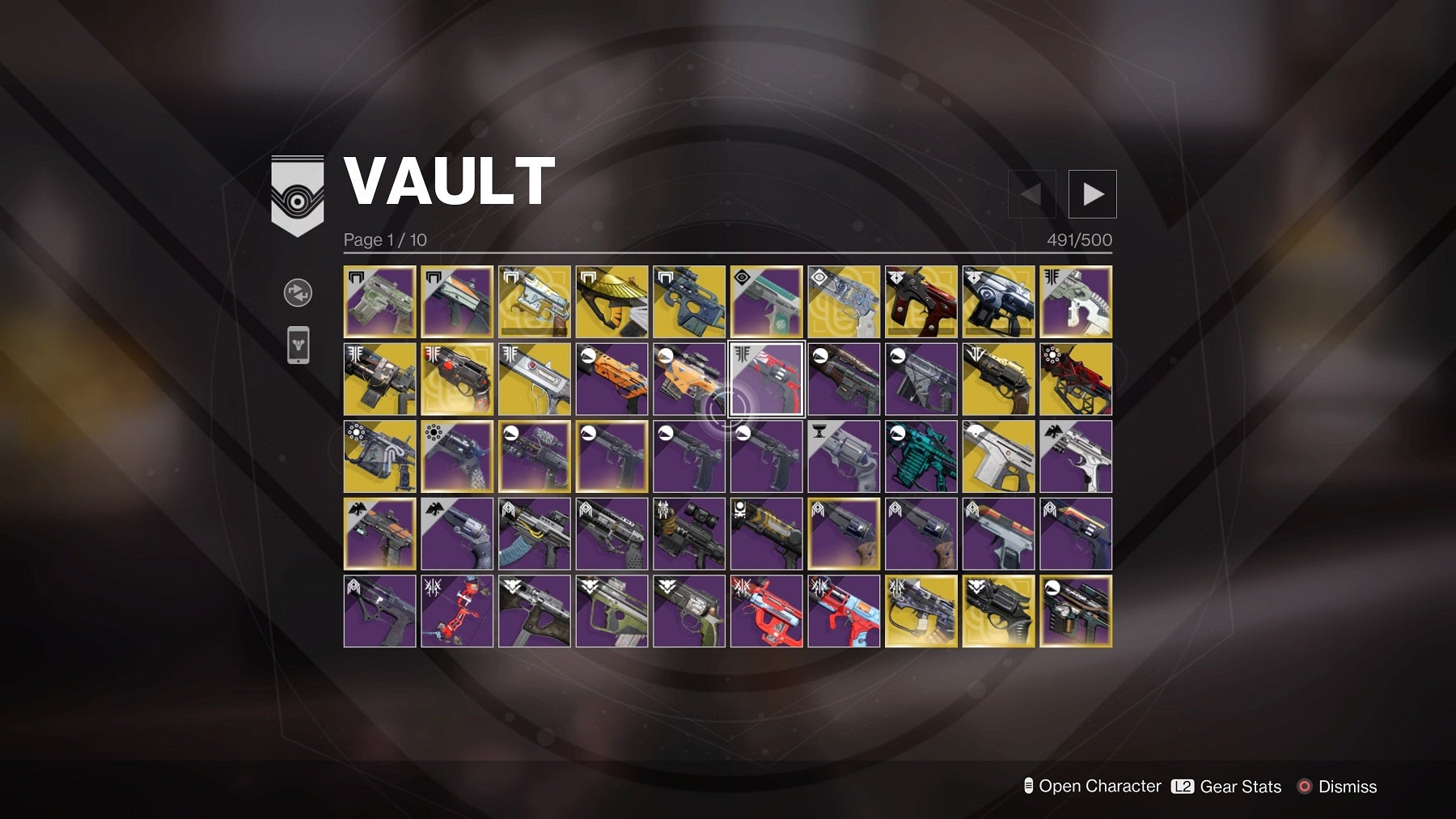
Task: Open the orange sniper rifle thumbnail
Action: point(689,378)
